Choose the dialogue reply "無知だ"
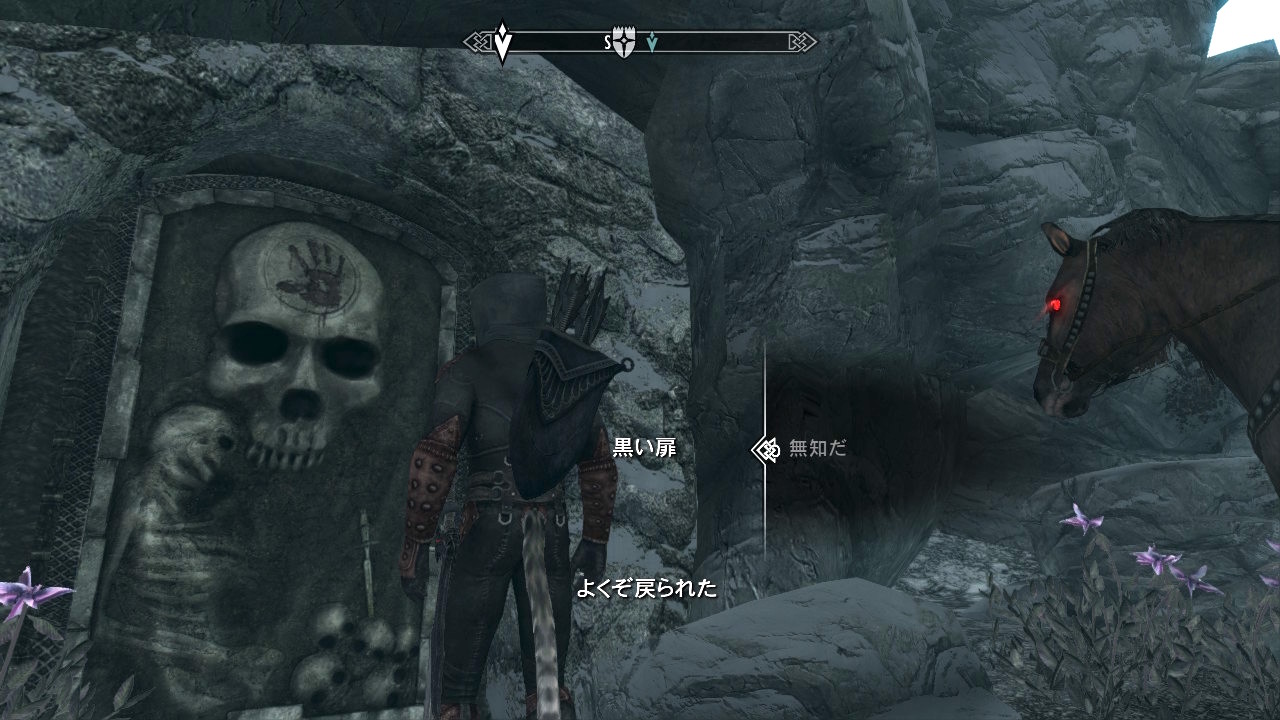Image resolution: width=1280 pixels, height=720 pixels. tap(817, 449)
